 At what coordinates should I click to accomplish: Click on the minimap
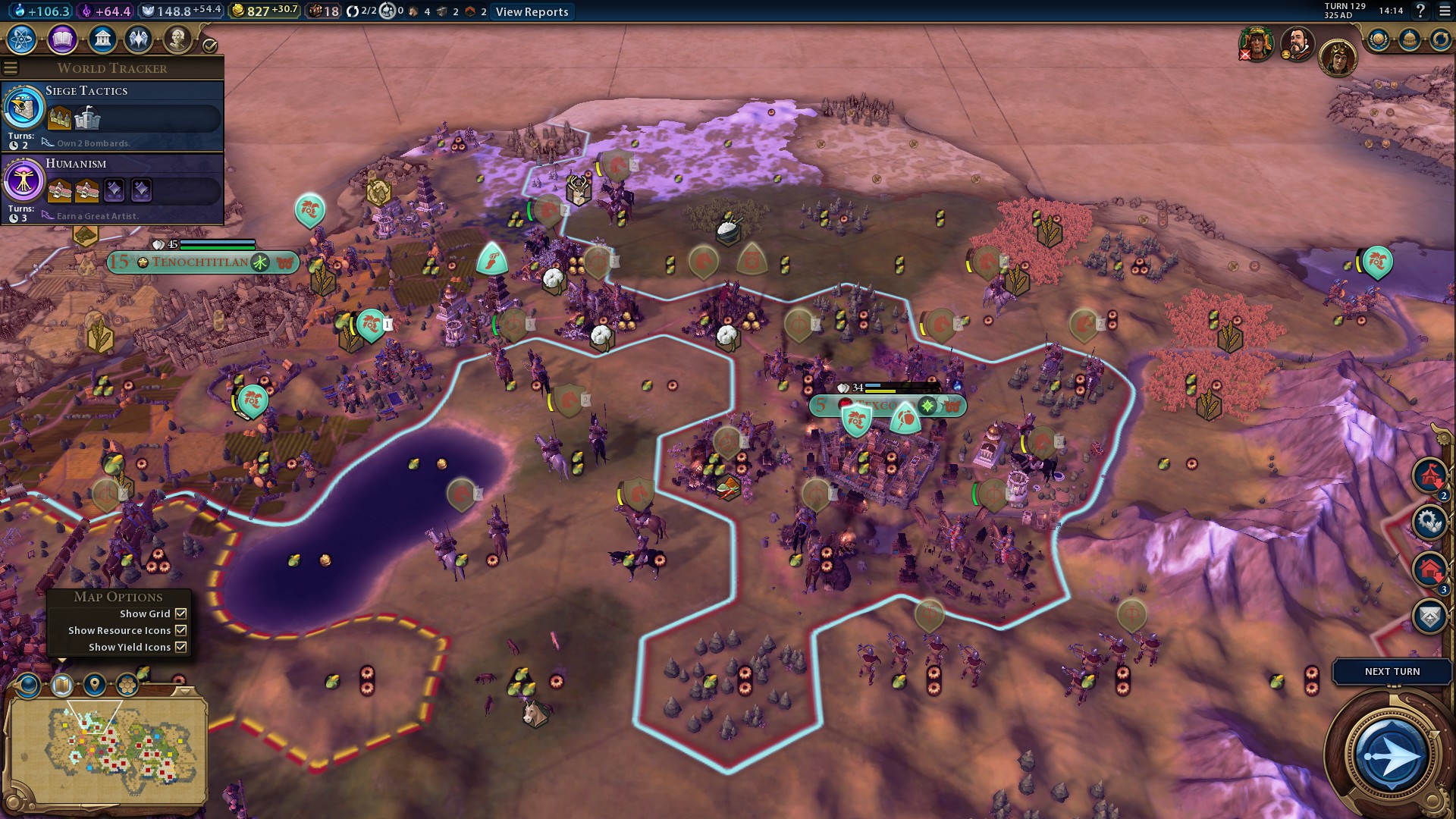(106, 747)
